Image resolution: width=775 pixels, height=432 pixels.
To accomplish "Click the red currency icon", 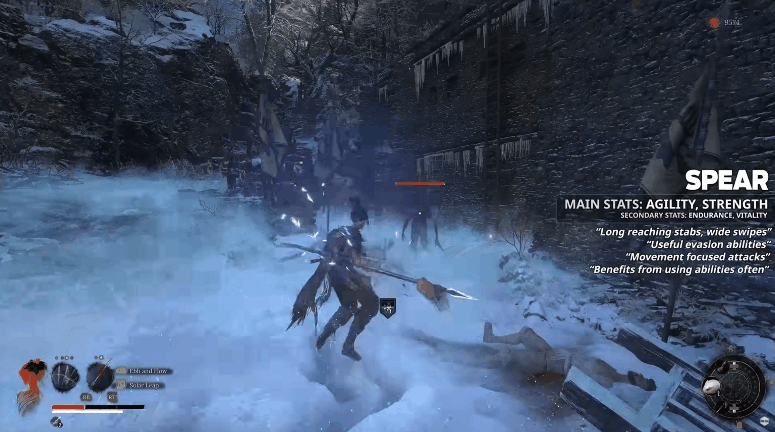I will click(x=714, y=22).
